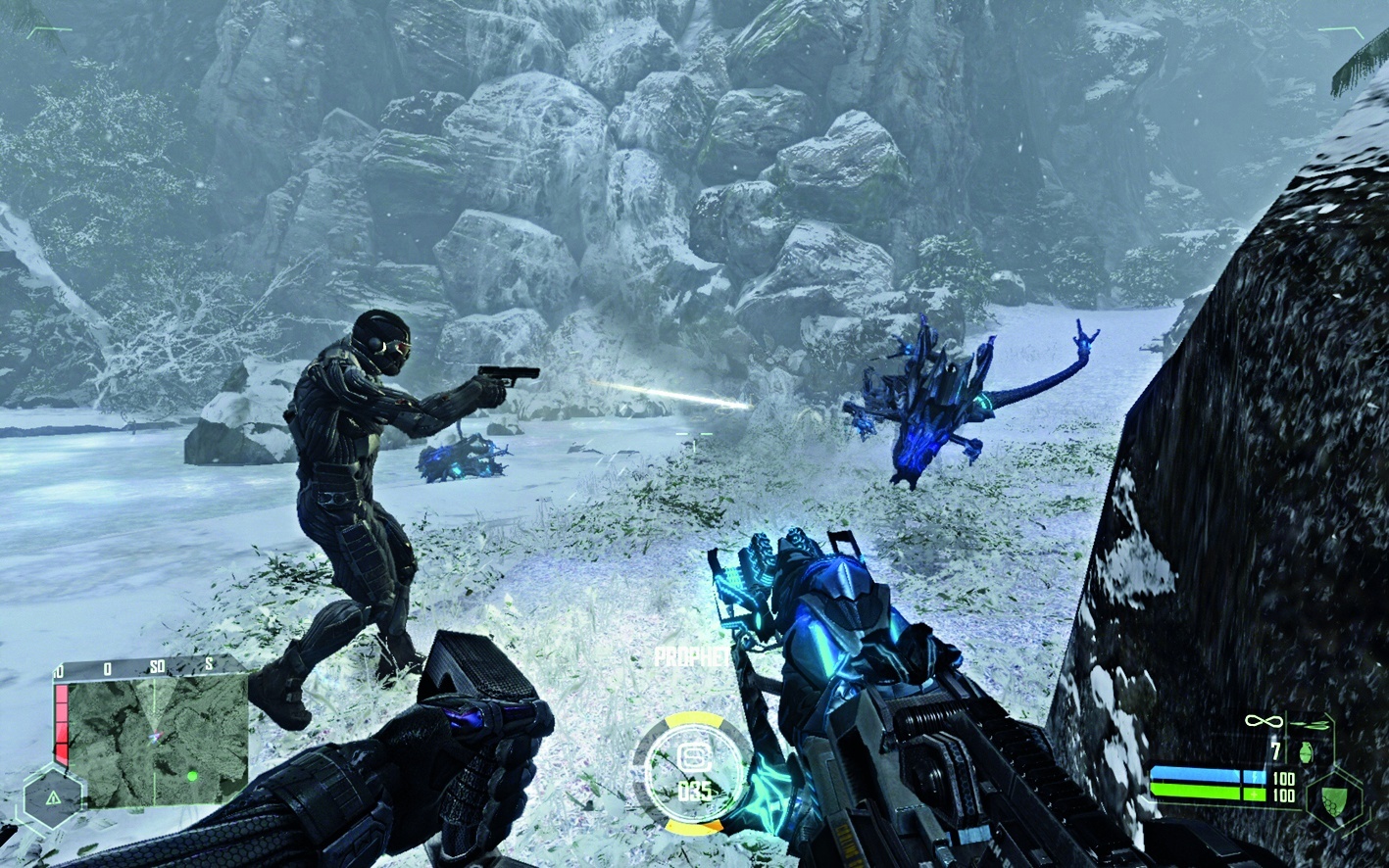Click the green objective dot on the minimap
This screenshot has width=1389, height=868.
click(x=192, y=776)
